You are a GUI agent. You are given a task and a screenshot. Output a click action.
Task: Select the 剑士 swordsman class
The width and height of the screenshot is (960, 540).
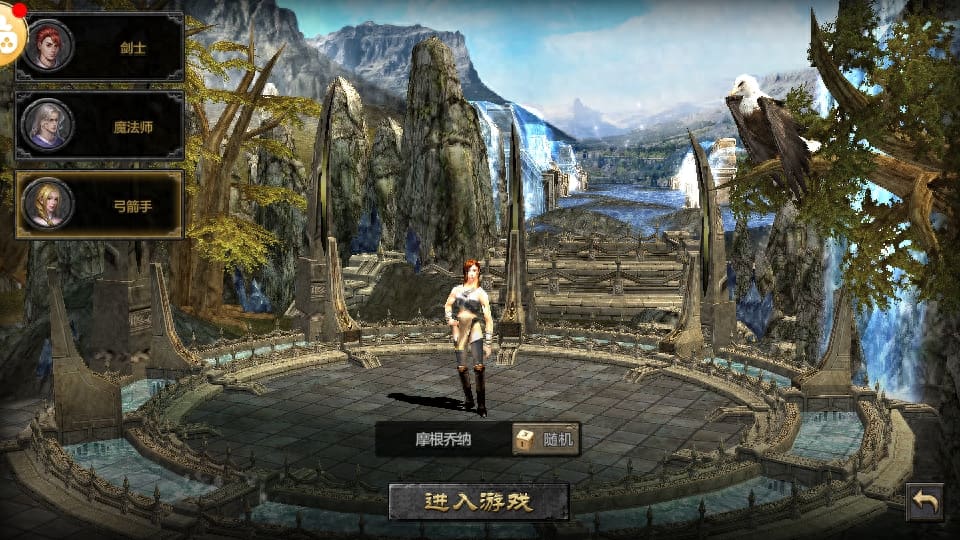point(100,46)
